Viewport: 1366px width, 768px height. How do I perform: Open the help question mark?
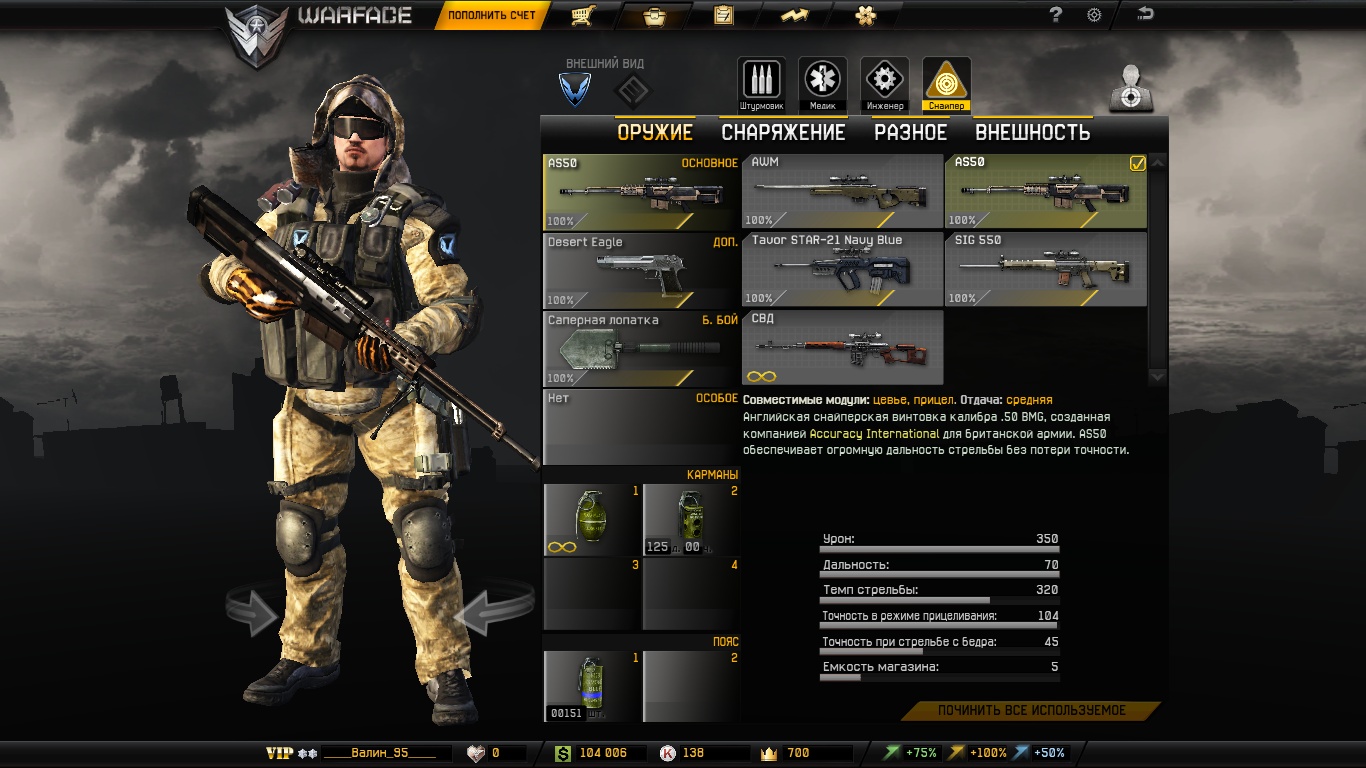1056,15
